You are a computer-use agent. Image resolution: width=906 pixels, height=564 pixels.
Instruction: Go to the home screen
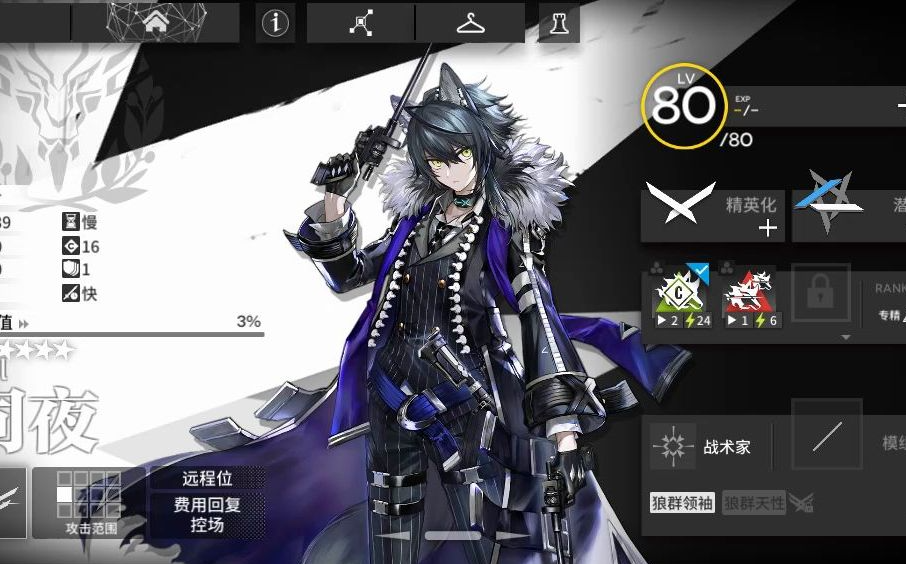click(155, 23)
